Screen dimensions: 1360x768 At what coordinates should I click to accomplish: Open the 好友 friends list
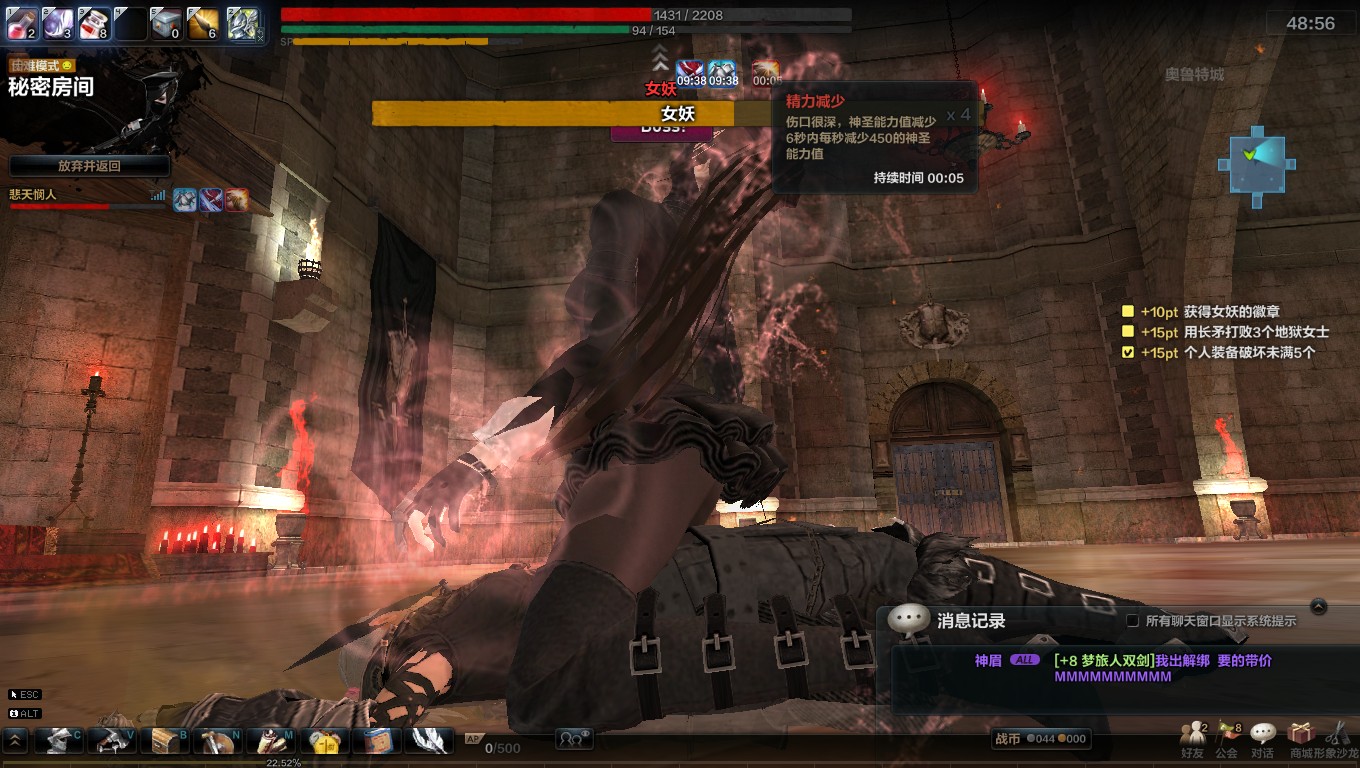tap(1192, 740)
